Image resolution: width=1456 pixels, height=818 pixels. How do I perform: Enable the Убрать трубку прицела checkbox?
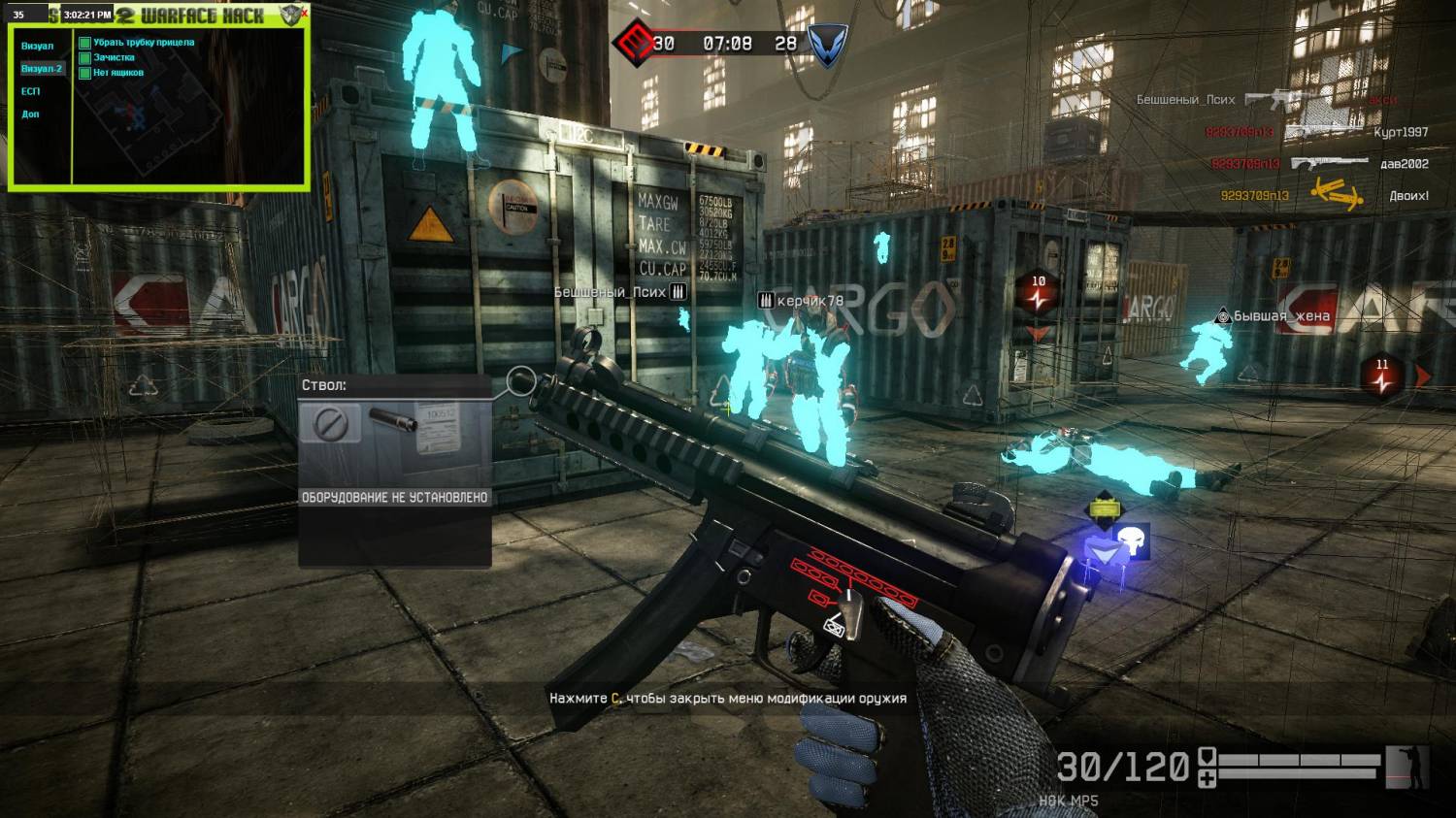[85, 43]
